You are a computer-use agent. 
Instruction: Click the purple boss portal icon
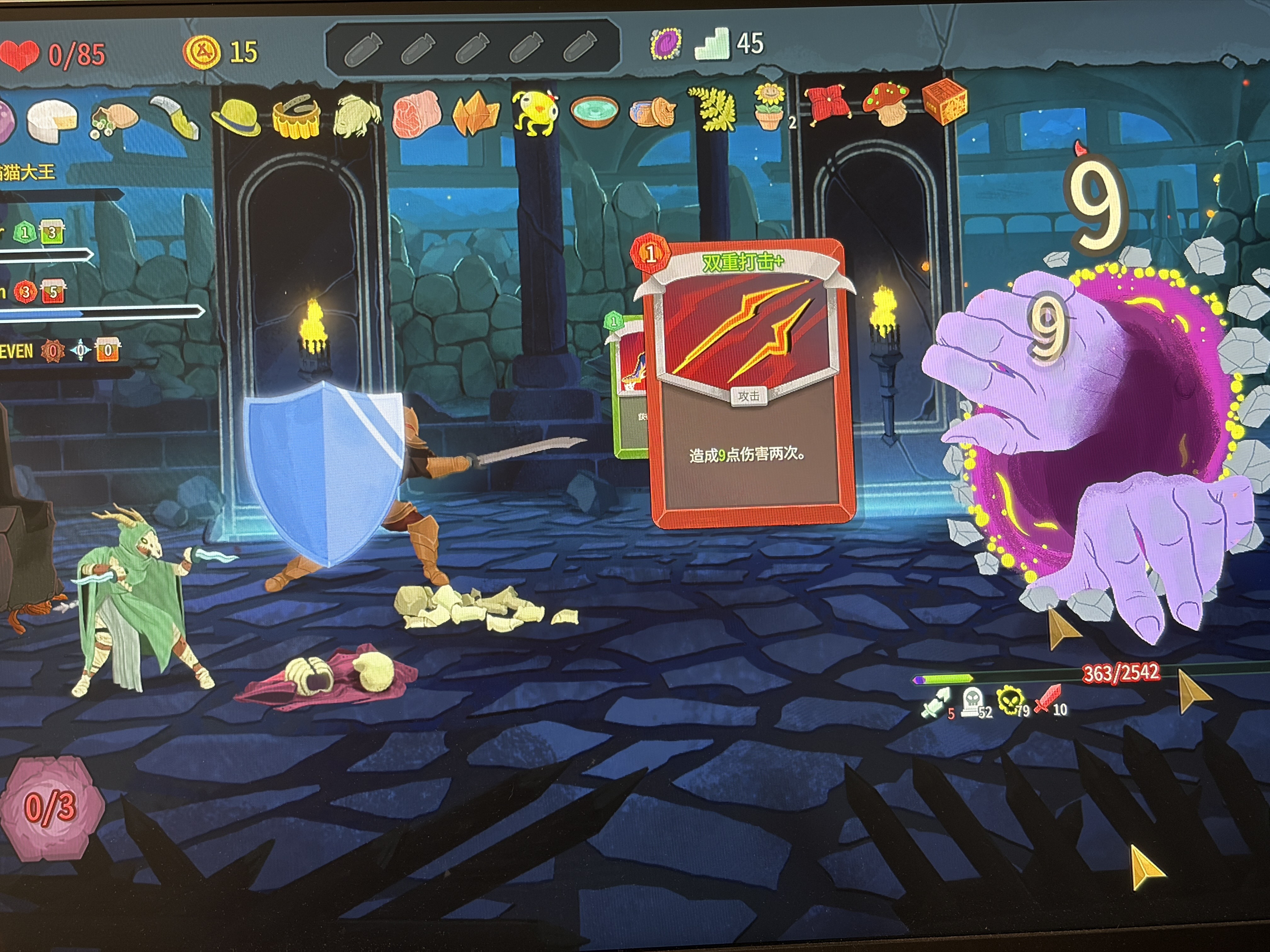click(666, 44)
